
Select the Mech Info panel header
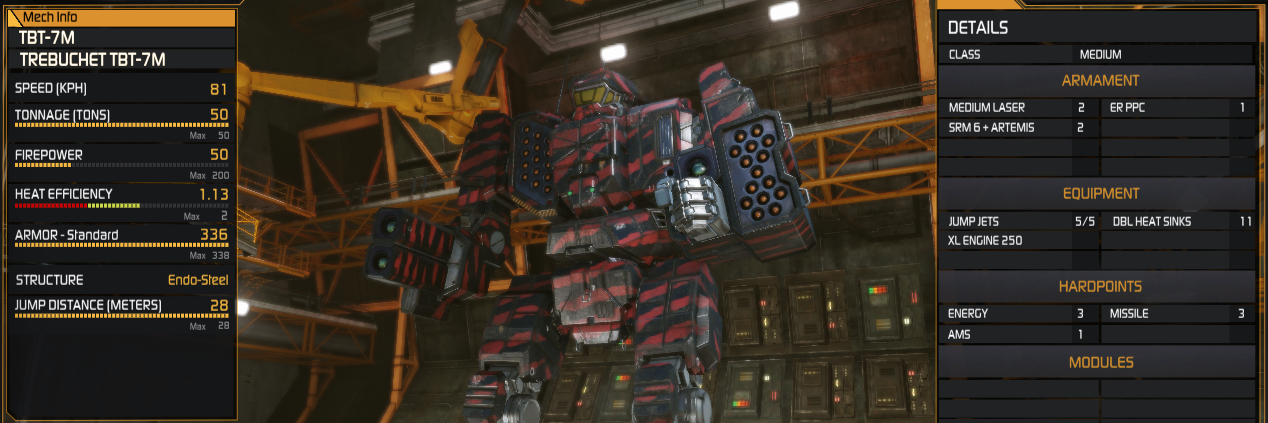tap(120, 17)
